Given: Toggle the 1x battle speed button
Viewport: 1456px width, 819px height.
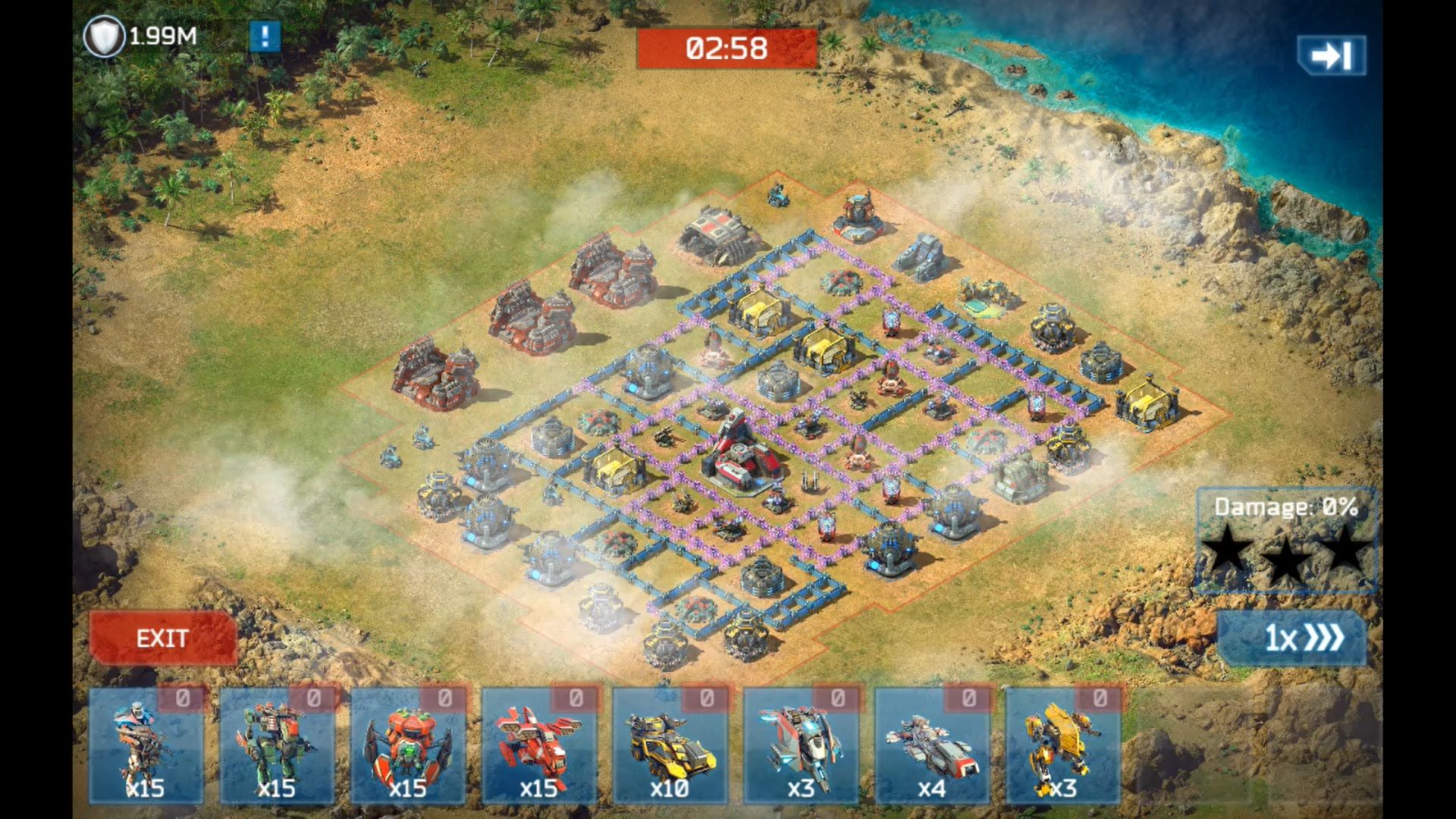Looking at the screenshot, I should pos(1292,639).
